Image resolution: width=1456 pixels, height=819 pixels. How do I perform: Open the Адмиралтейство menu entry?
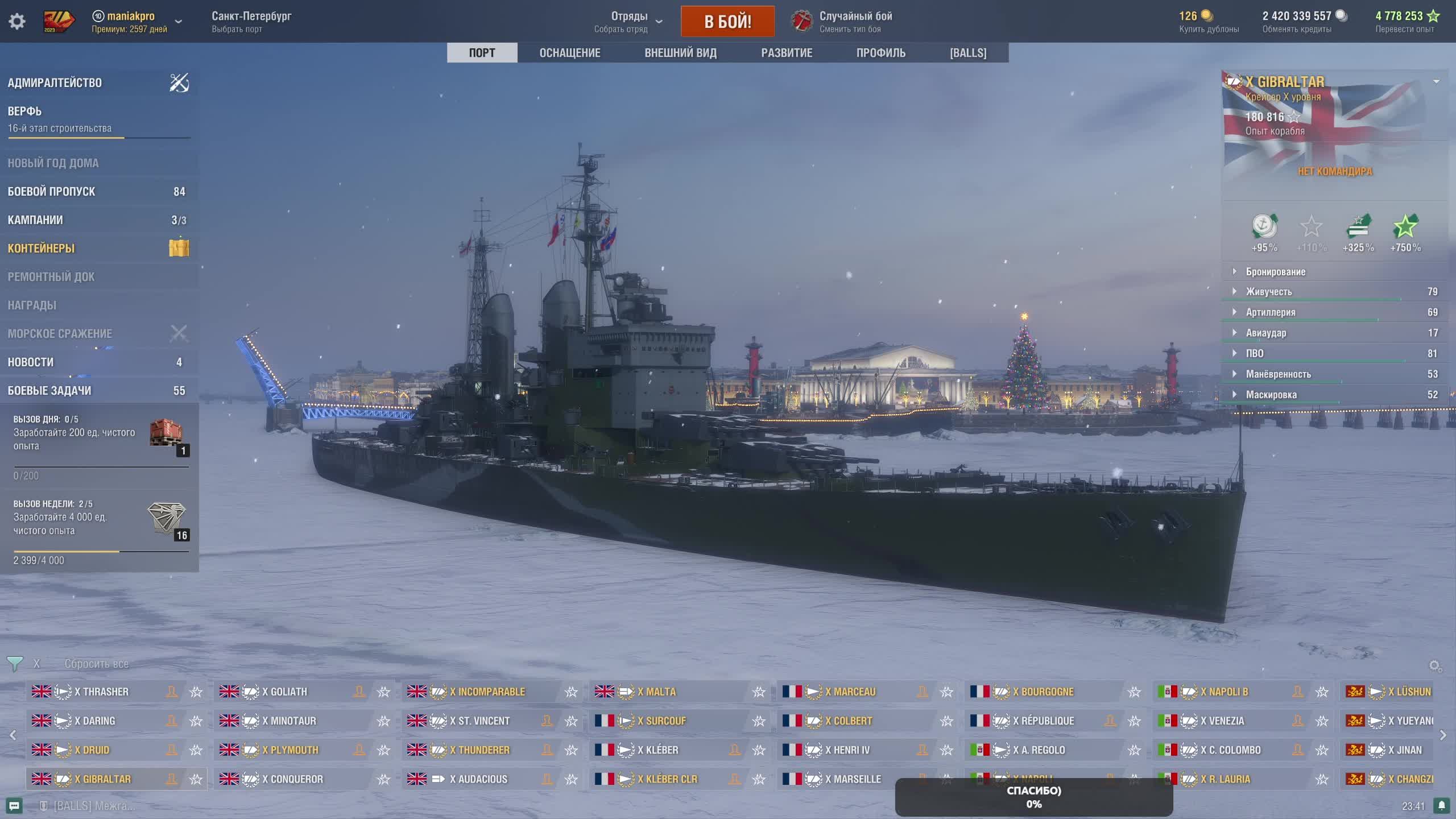pyautogui.click(x=55, y=83)
